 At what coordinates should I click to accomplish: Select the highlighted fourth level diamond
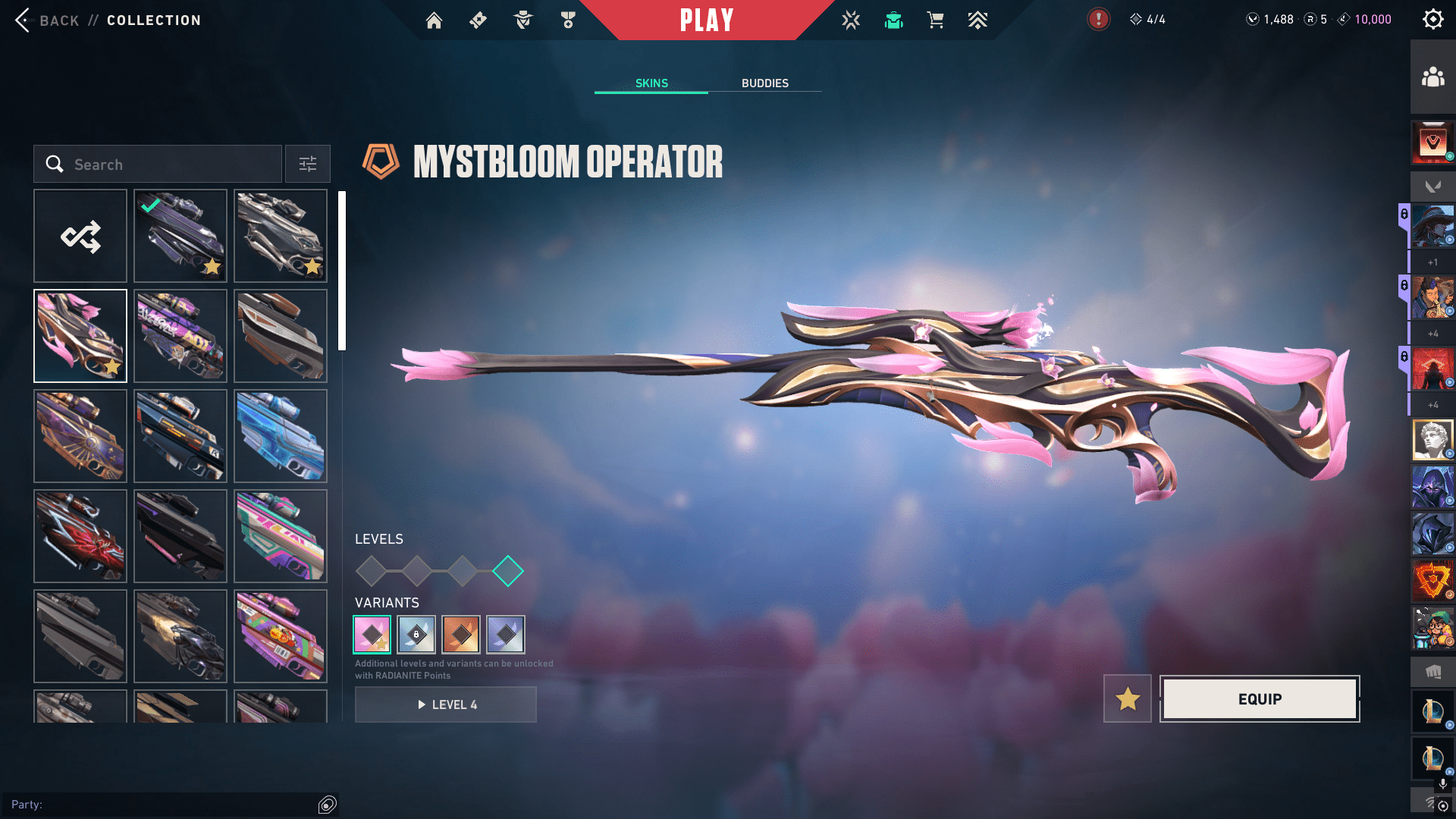[508, 571]
